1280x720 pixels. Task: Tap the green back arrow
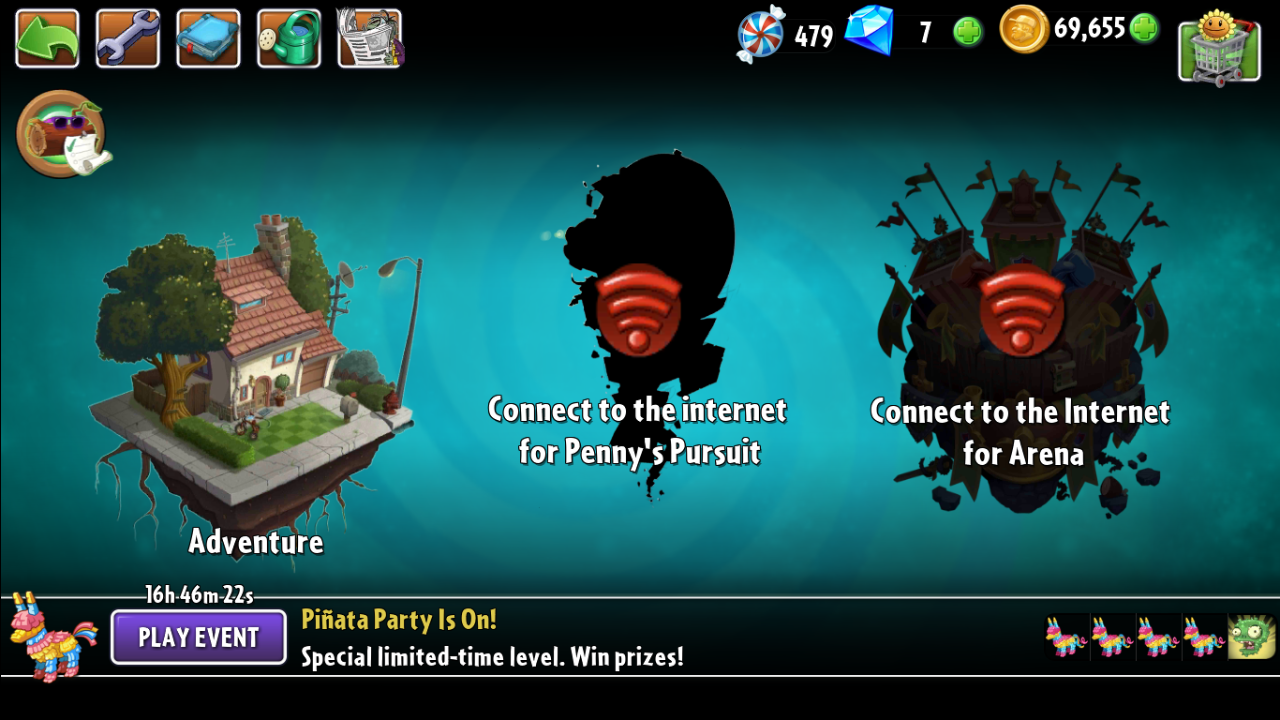pos(47,38)
